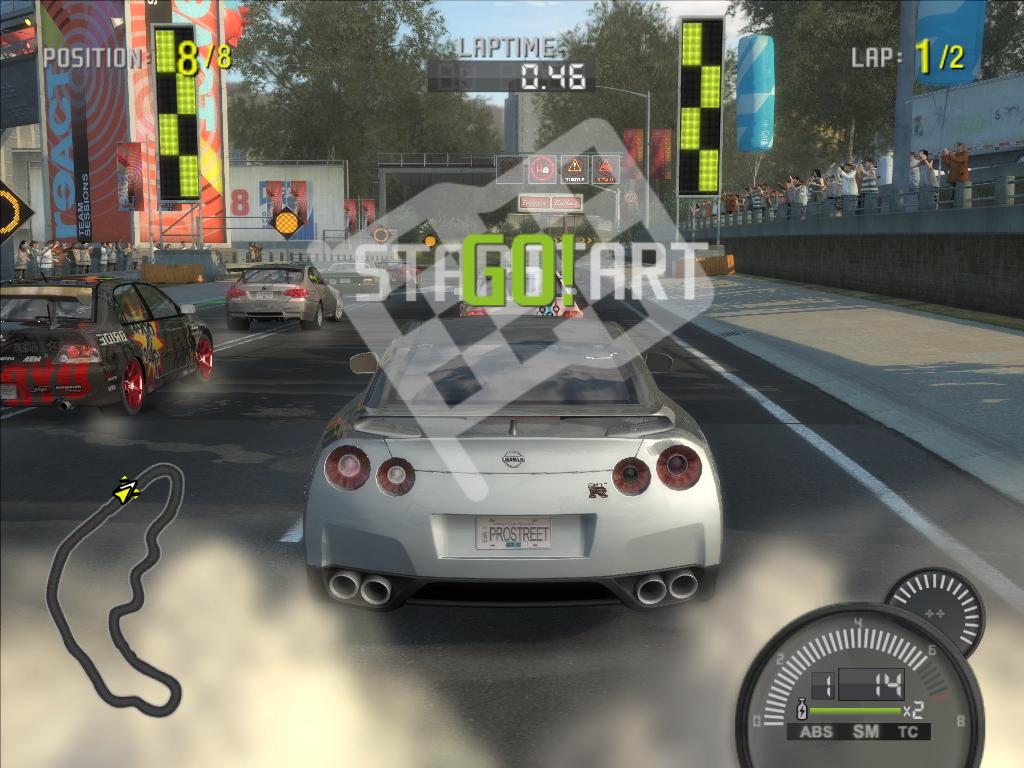Viewport: 1024px width, 768px height.
Task: Click the nitrous bottle icon
Action: point(800,712)
